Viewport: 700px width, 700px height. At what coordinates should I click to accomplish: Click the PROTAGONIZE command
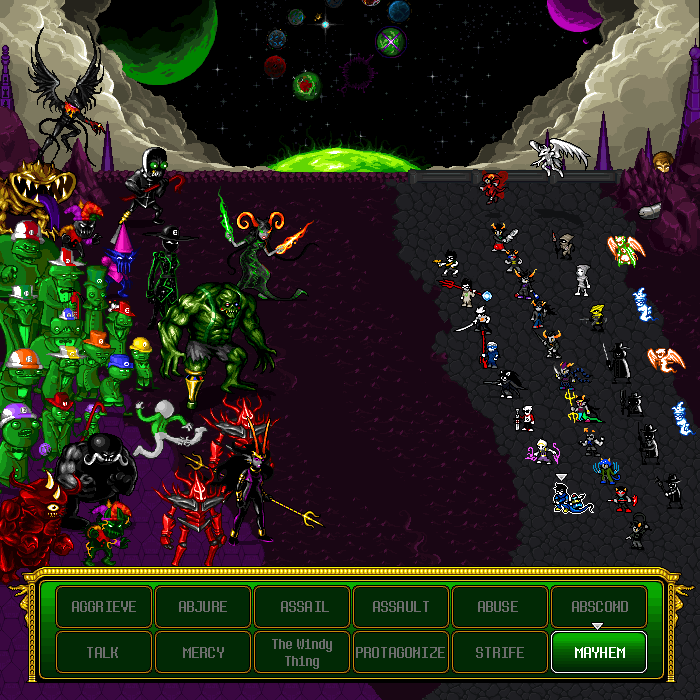[401, 653]
